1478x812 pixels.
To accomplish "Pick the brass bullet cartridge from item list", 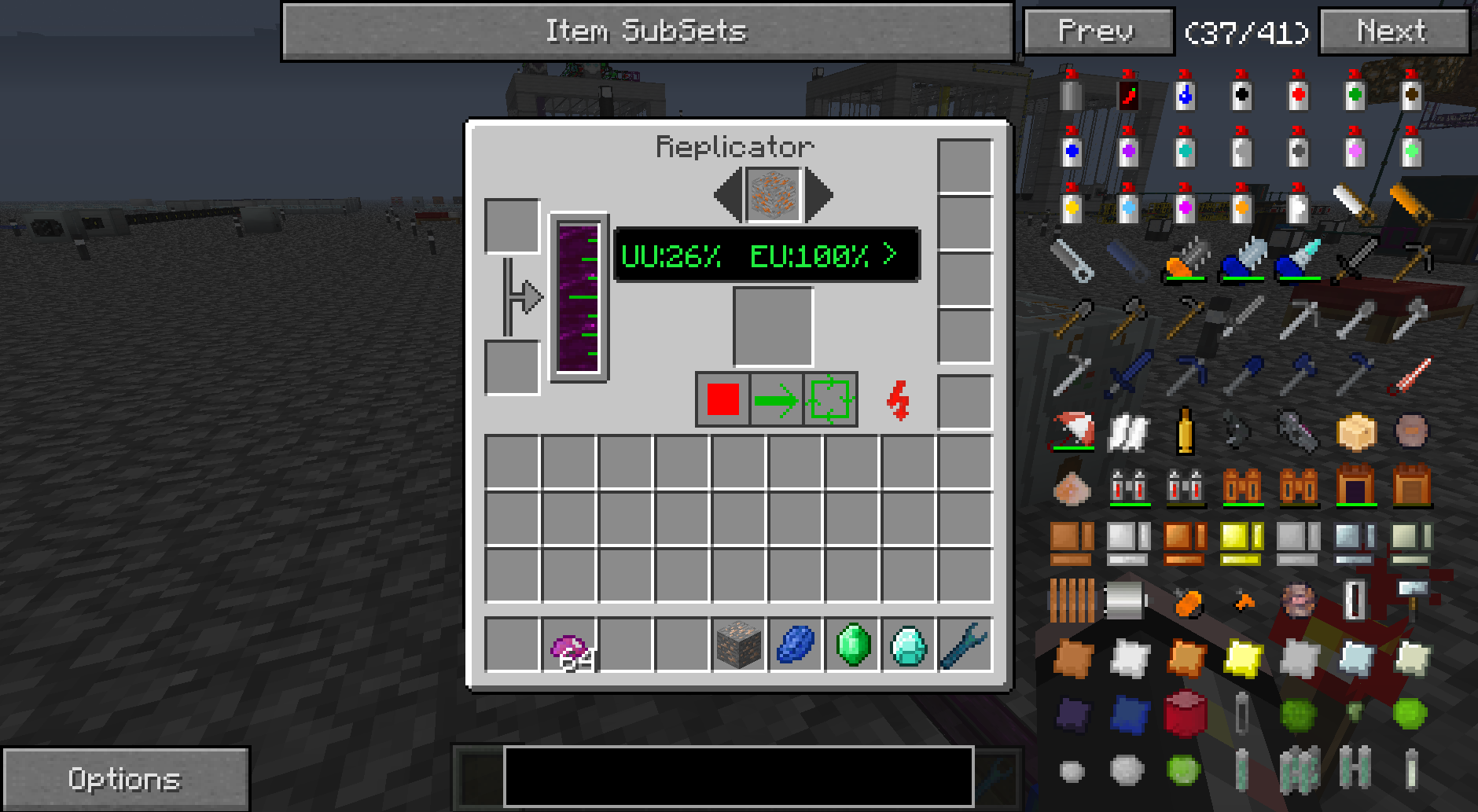I will 1185,430.
